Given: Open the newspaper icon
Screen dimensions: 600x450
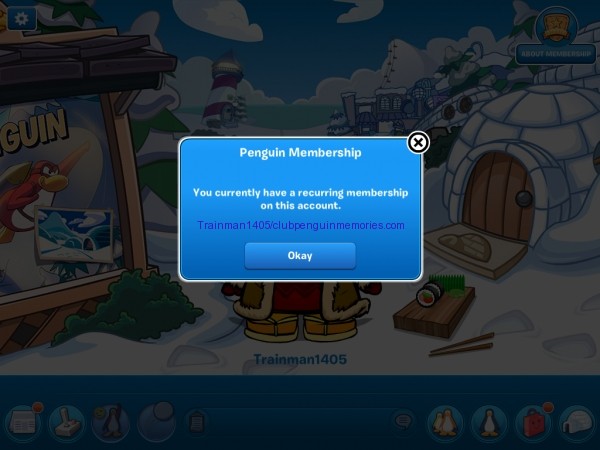Looking at the screenshot, I should point(22,423).
